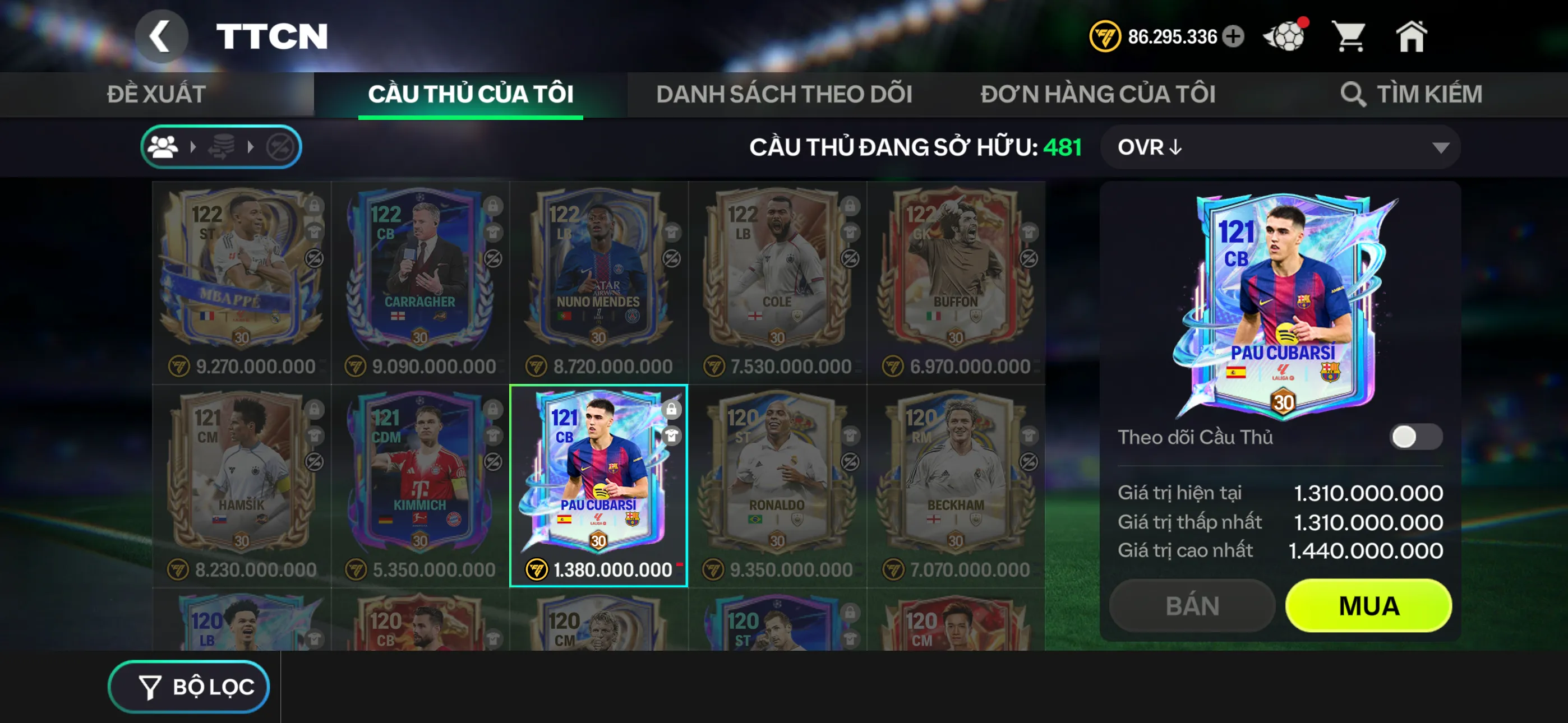1568x723 pixels.
Task: Select the coins transfer filter icon
Action: pos(222,147)
